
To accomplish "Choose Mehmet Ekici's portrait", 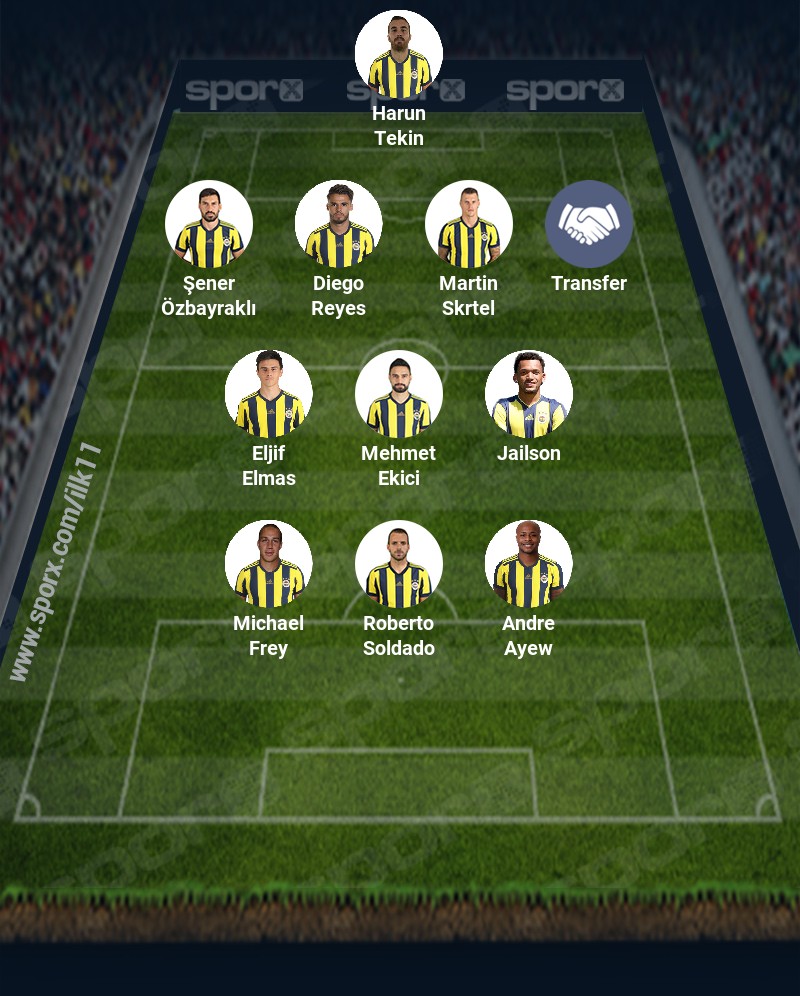I will pos(399,394).
